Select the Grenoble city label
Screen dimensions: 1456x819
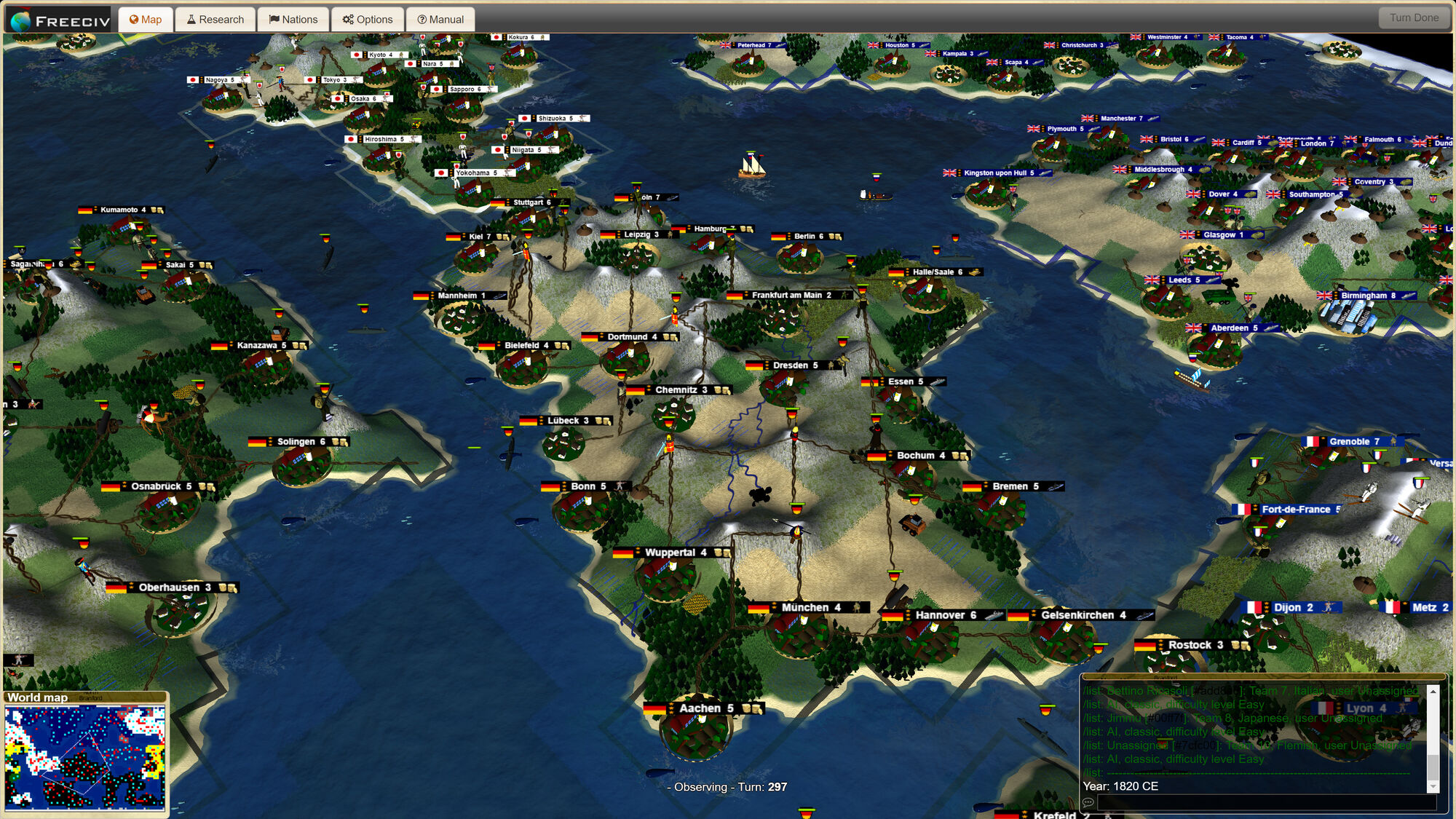(x=1353, y=442)
